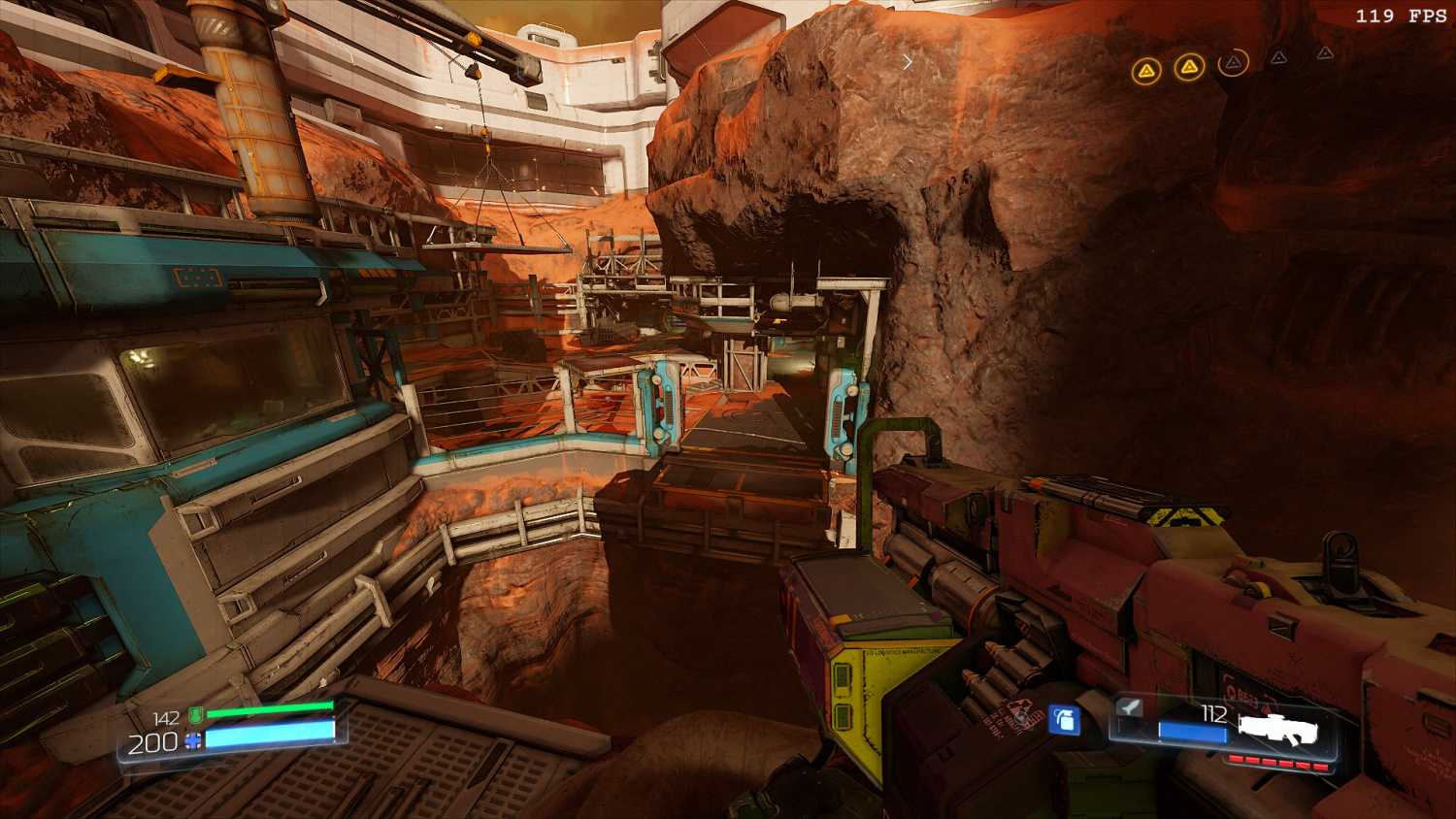
Task: Select the frag grenade equipment icon
Action: click(x=1065, y=721)
